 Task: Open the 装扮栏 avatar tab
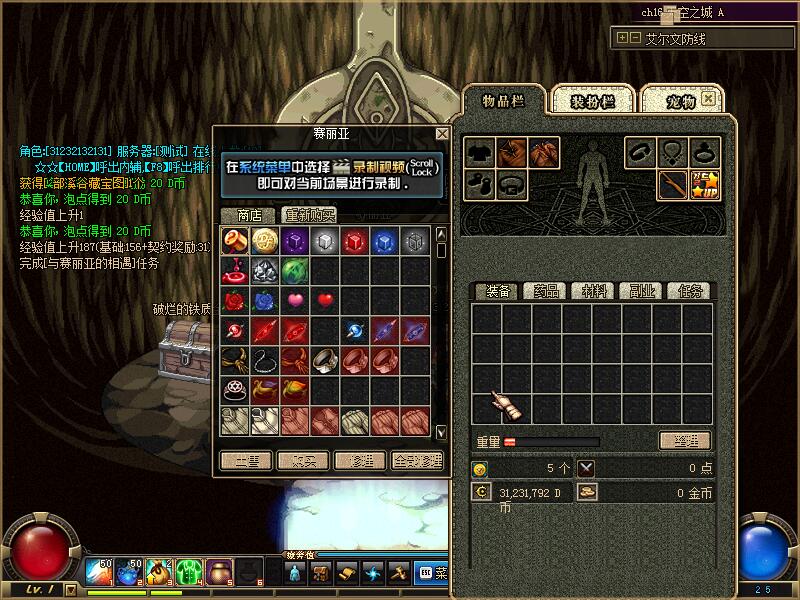[590, 101]
